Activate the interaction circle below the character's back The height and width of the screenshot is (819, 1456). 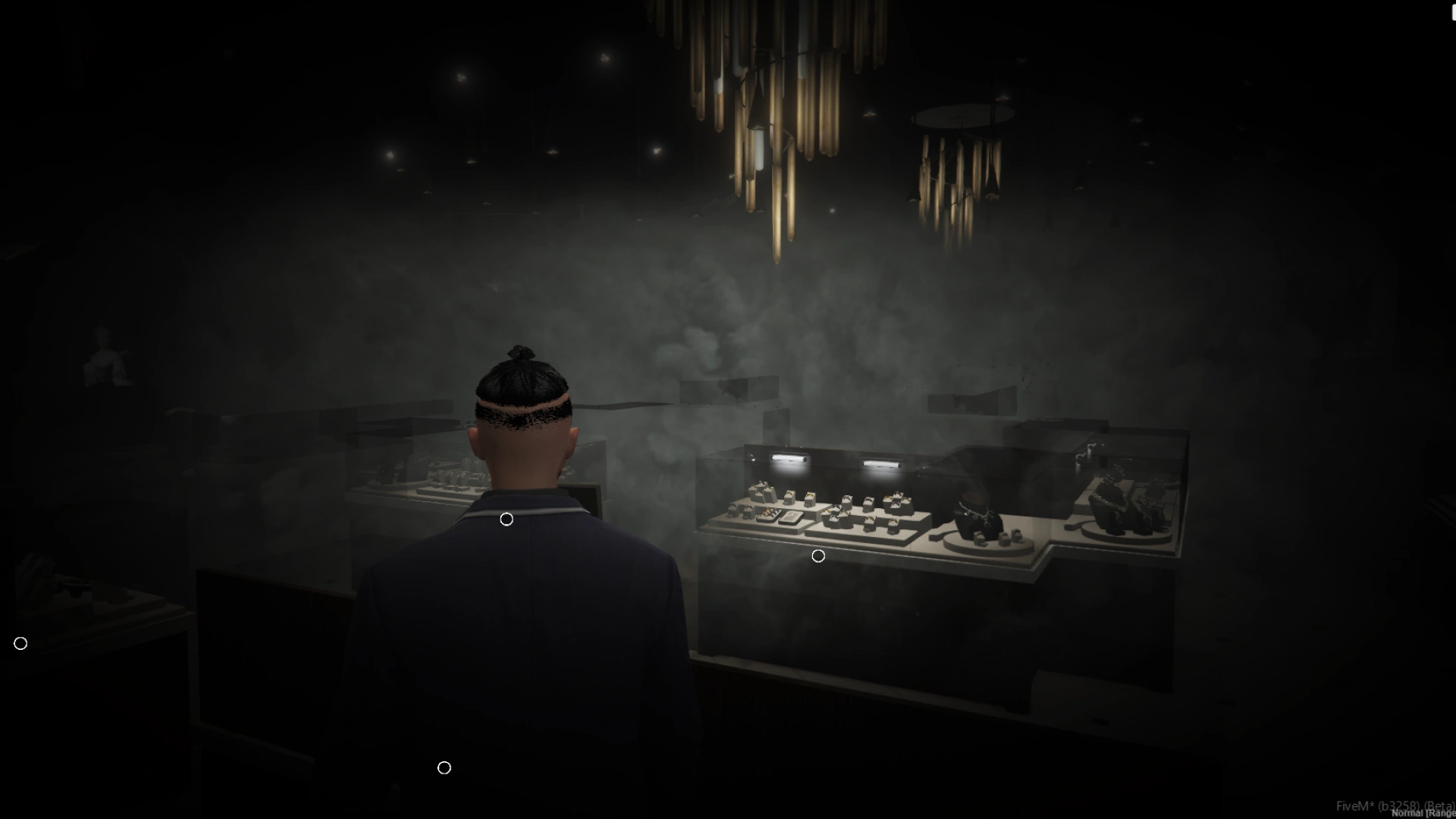[444, 768]
